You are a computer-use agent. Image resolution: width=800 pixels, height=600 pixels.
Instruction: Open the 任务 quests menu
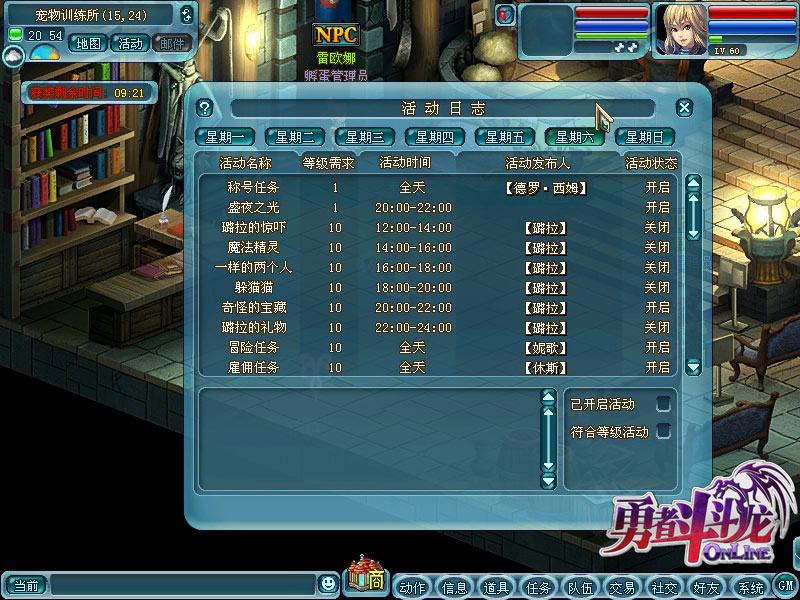538,587
